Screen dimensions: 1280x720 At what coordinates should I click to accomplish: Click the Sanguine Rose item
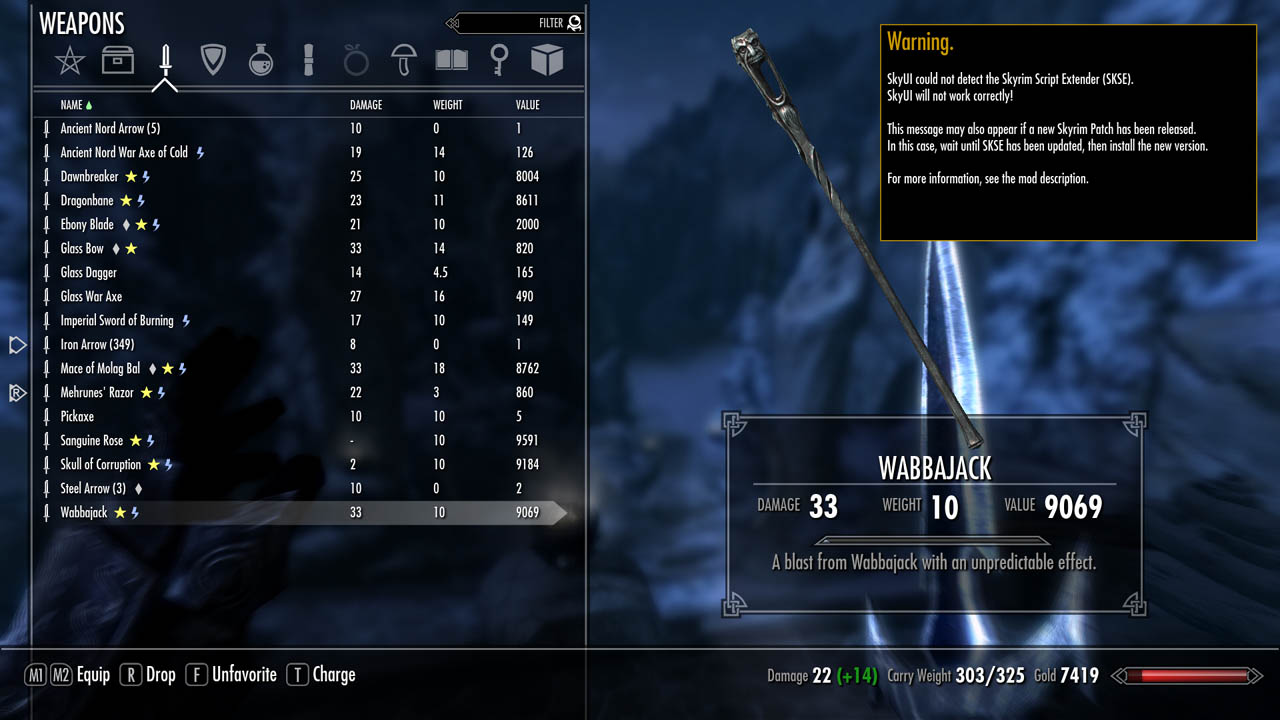pyautogui.click(x=92, y=441)
